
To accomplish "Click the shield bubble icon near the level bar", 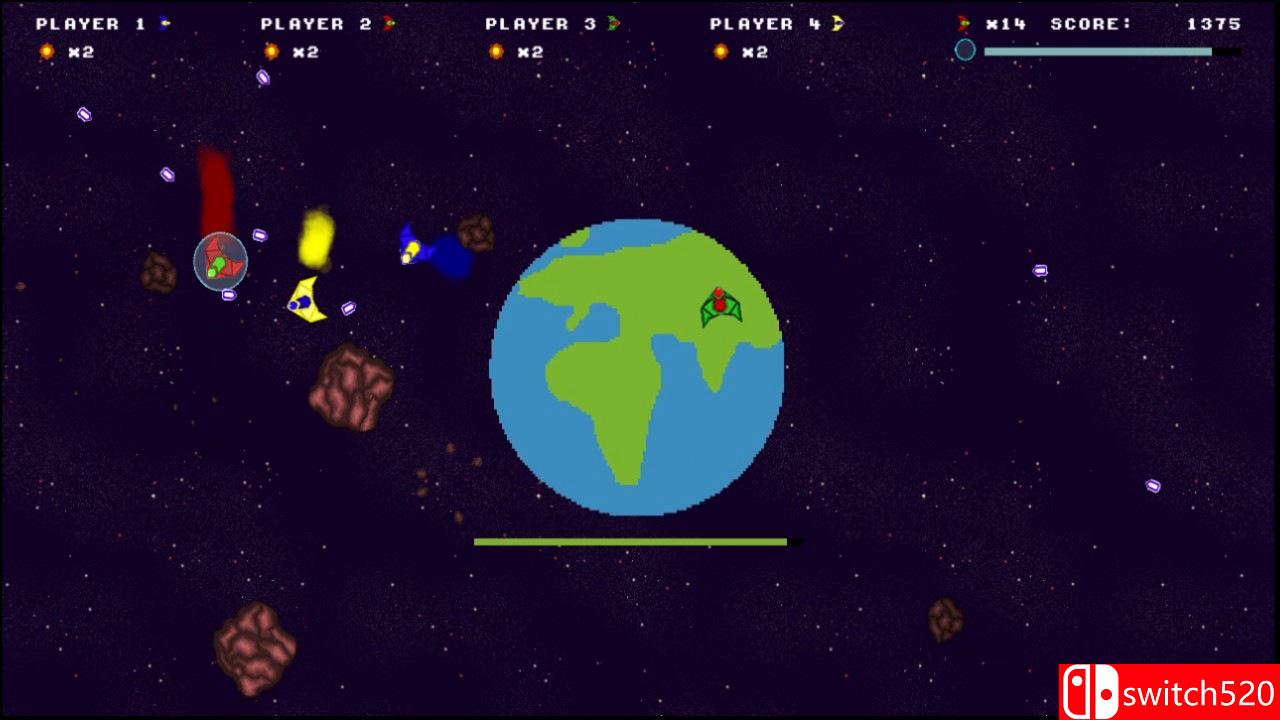I will click(966, 50).
